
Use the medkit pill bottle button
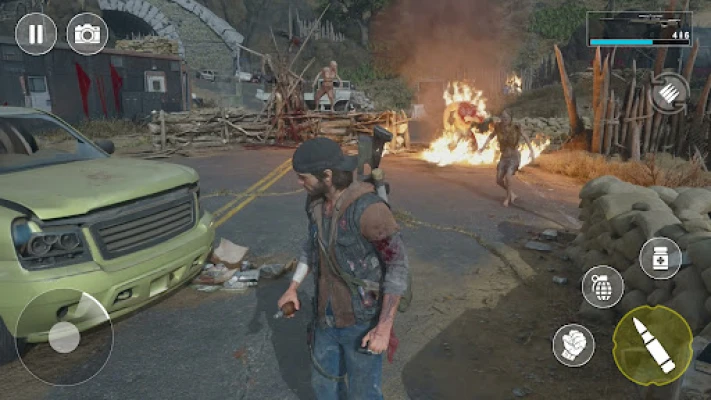(x=660, y=258)
